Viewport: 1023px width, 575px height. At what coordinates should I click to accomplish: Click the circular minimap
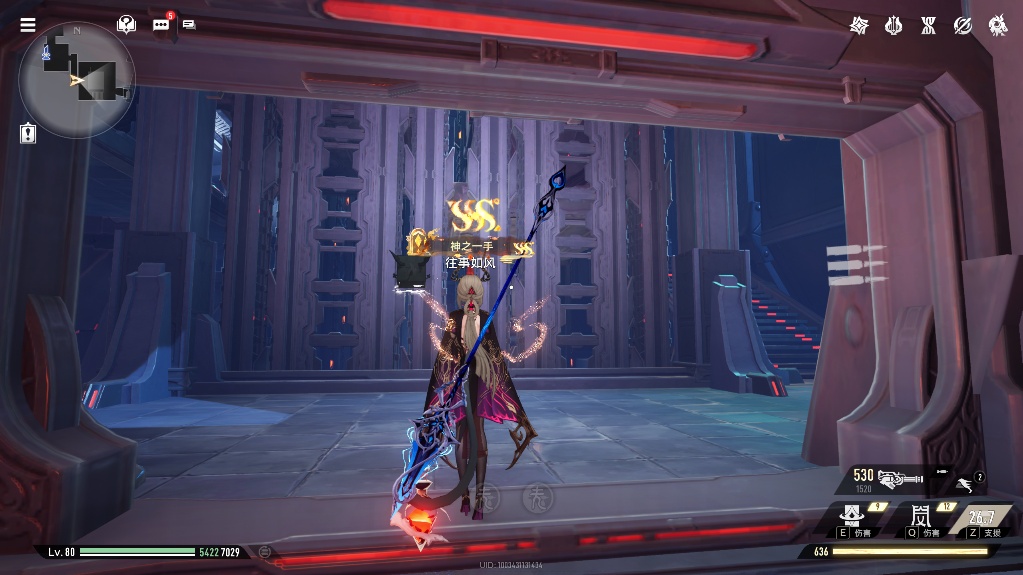click(77, 80)
